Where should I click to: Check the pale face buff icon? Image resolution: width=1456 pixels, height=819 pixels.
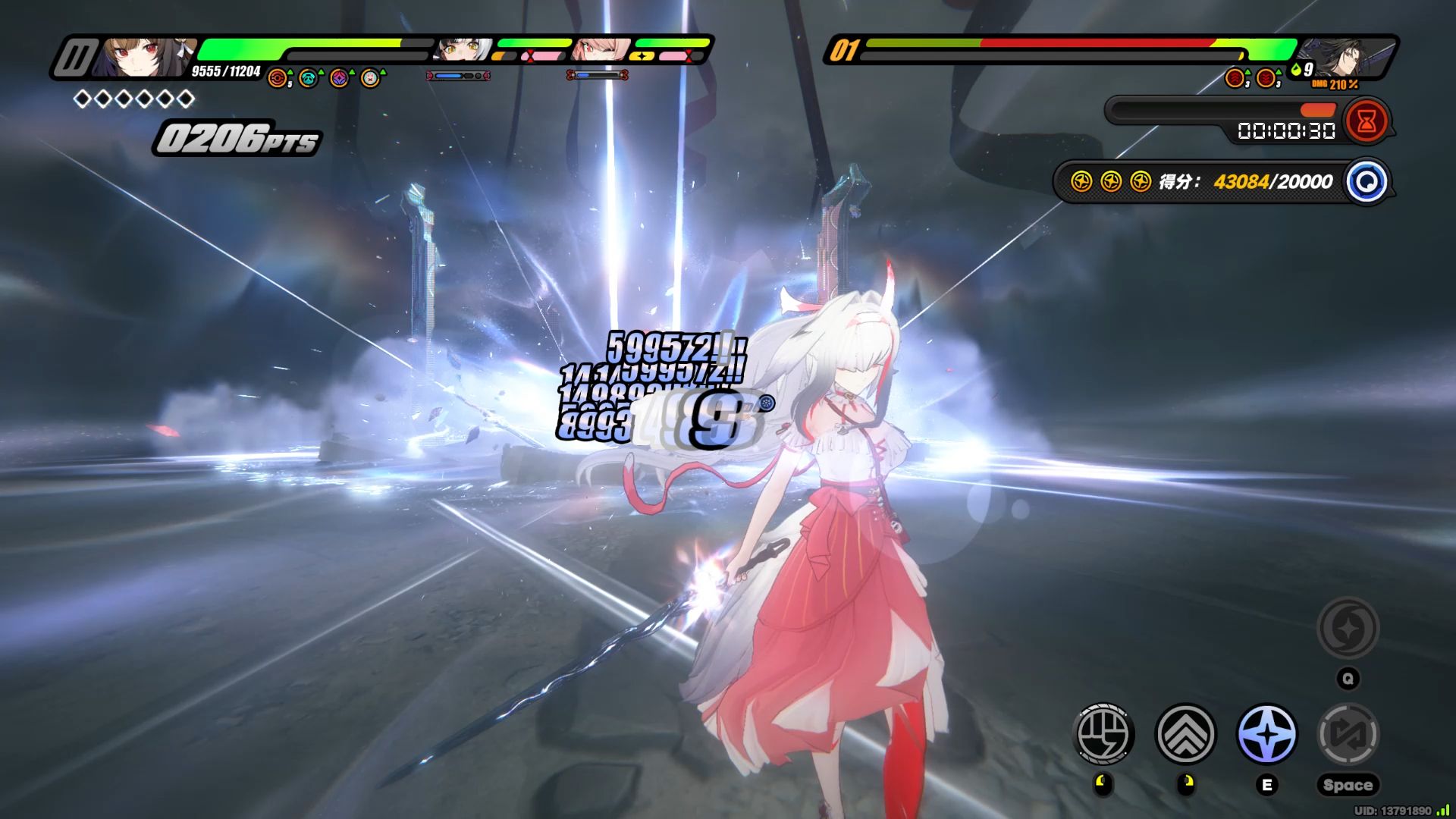coord(370,78)
